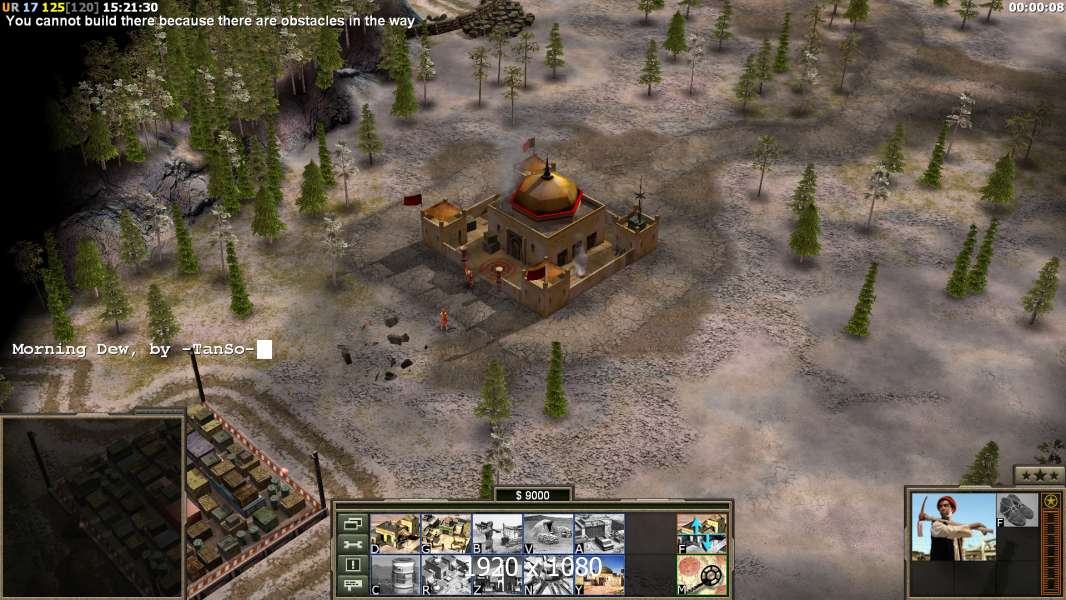Select the building icon labeled D

395,533
